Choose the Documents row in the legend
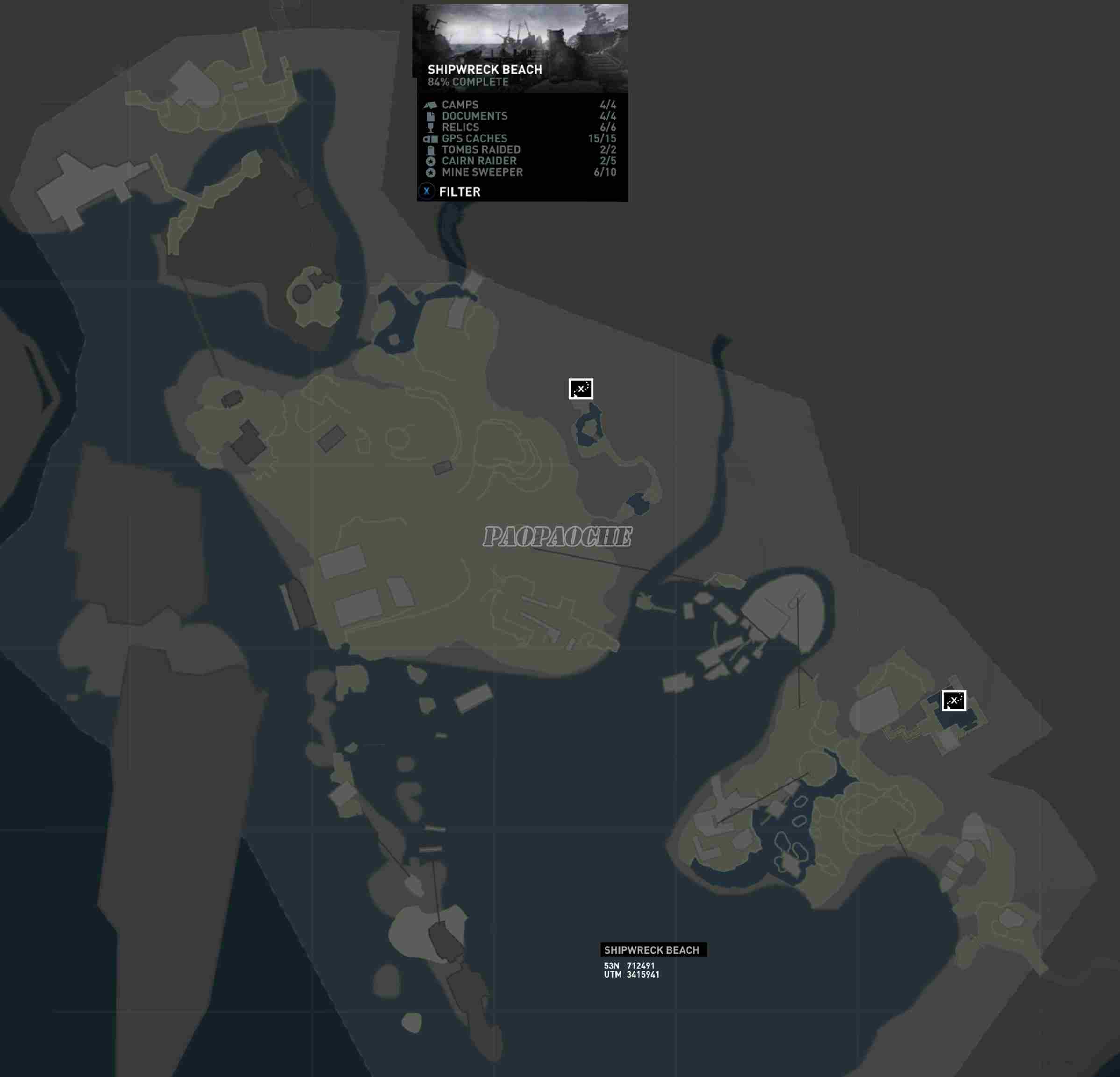 coord(520,116)
